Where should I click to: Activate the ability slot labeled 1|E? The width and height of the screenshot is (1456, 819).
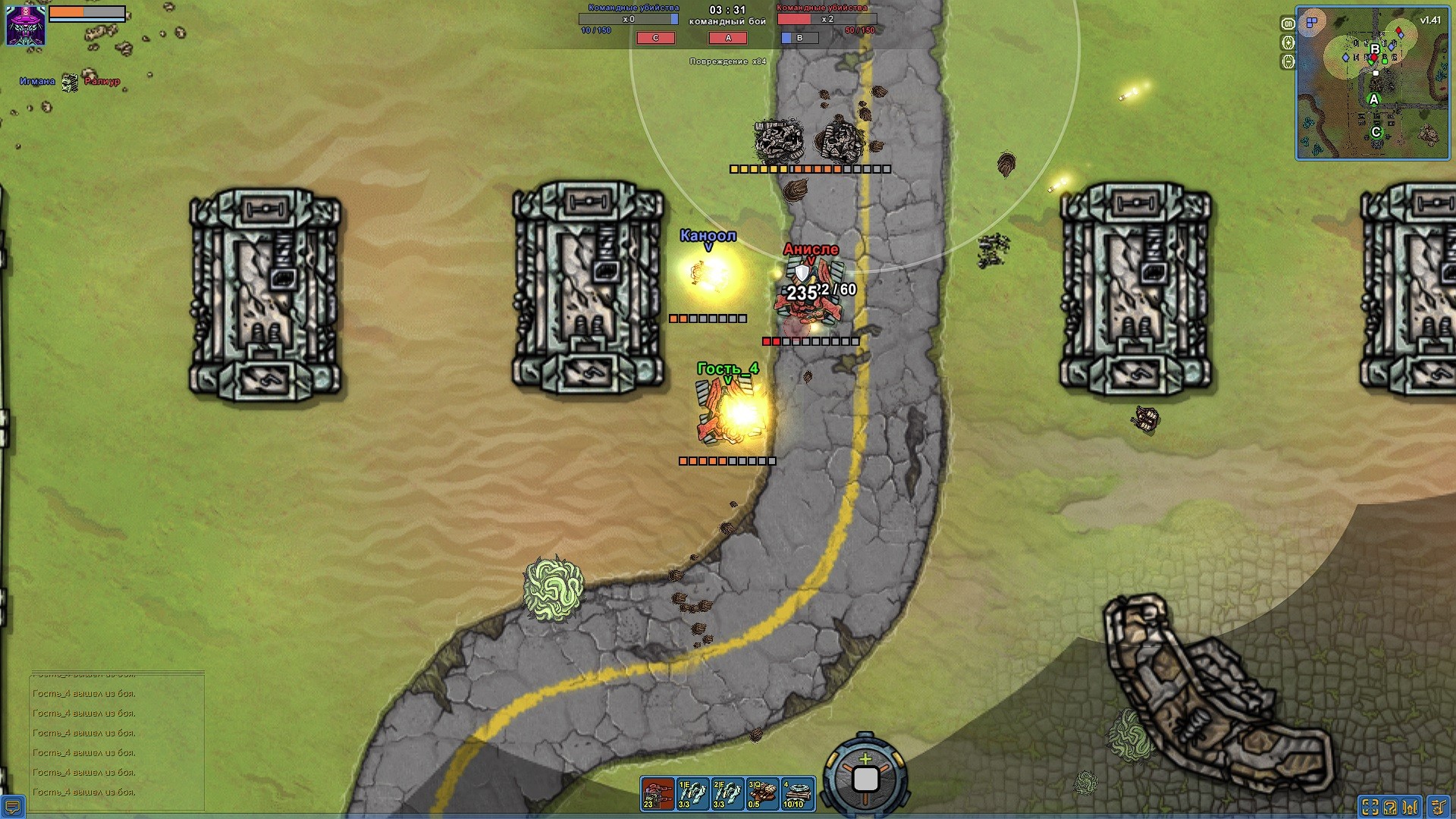[692, 793]
